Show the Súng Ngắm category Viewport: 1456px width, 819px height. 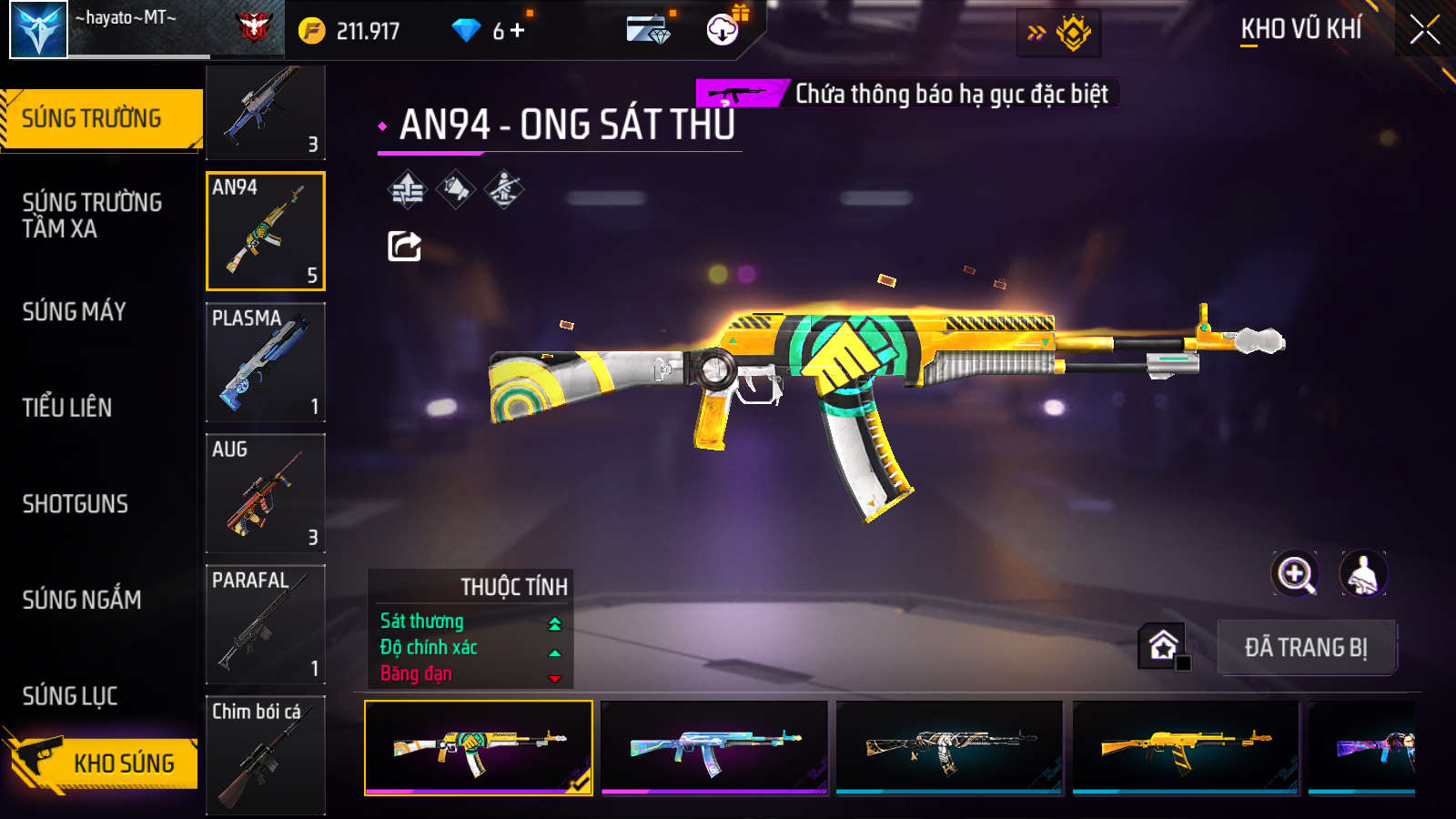[x=82, y=600]
